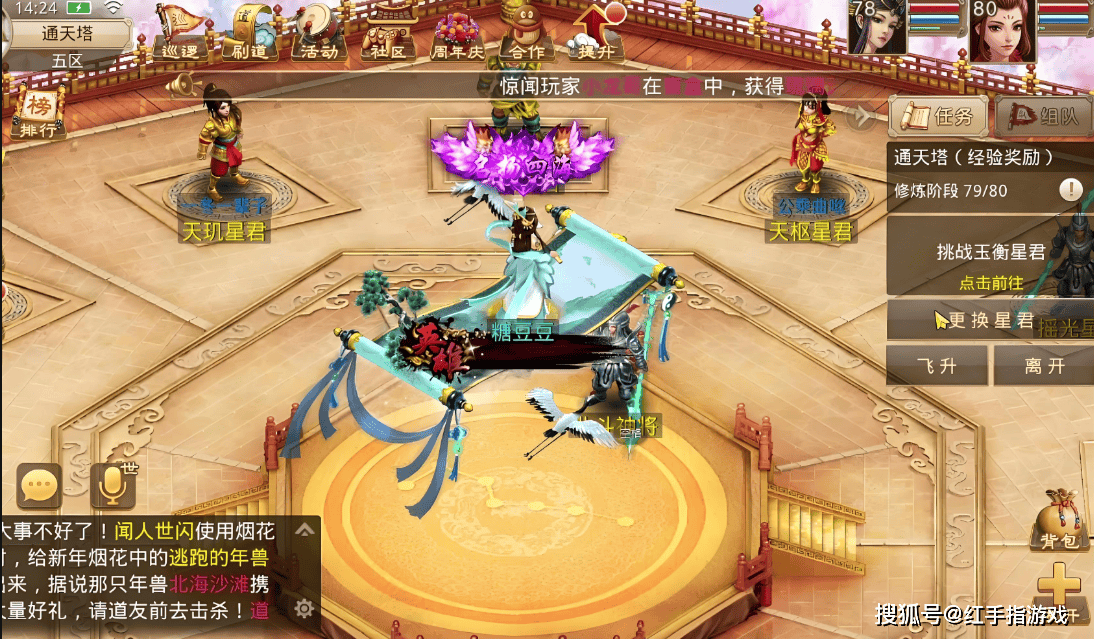Expand the chat box arrow
This screenshot has width=1094, height=639.
305,530
